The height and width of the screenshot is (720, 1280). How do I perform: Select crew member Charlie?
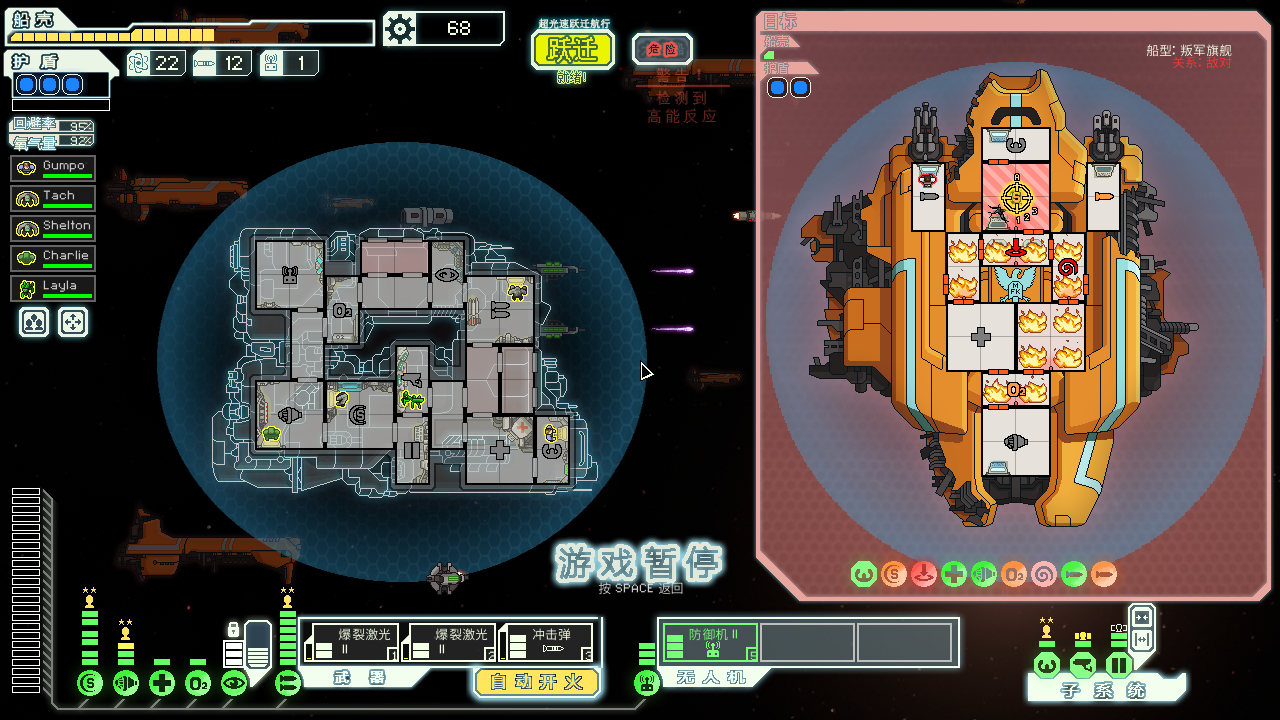point(54,258)
